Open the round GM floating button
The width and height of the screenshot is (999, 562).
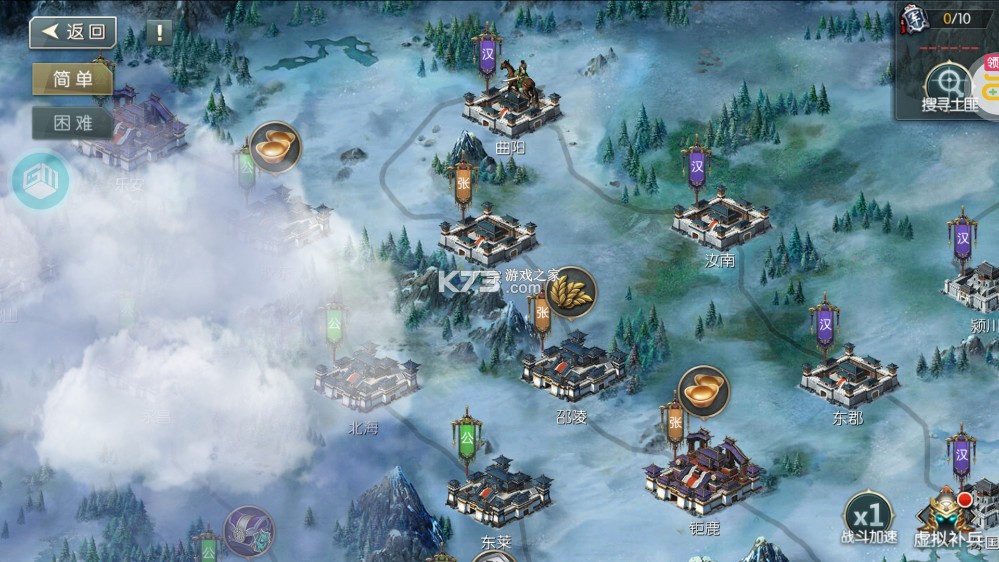pyautogui.click(x=40, y=181)
